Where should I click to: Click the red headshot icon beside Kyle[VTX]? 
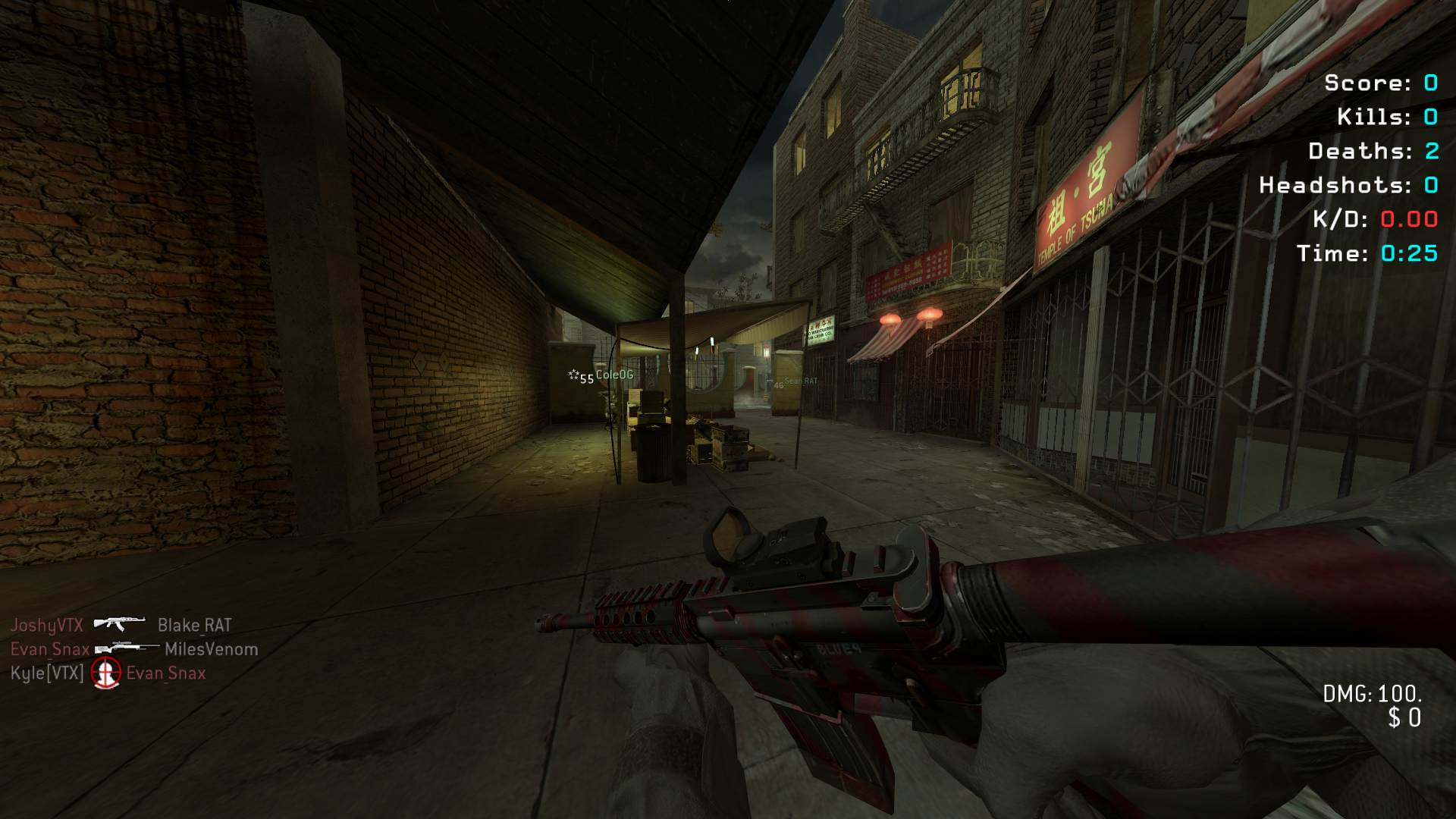pyautogui.click(x=105, y=673)
